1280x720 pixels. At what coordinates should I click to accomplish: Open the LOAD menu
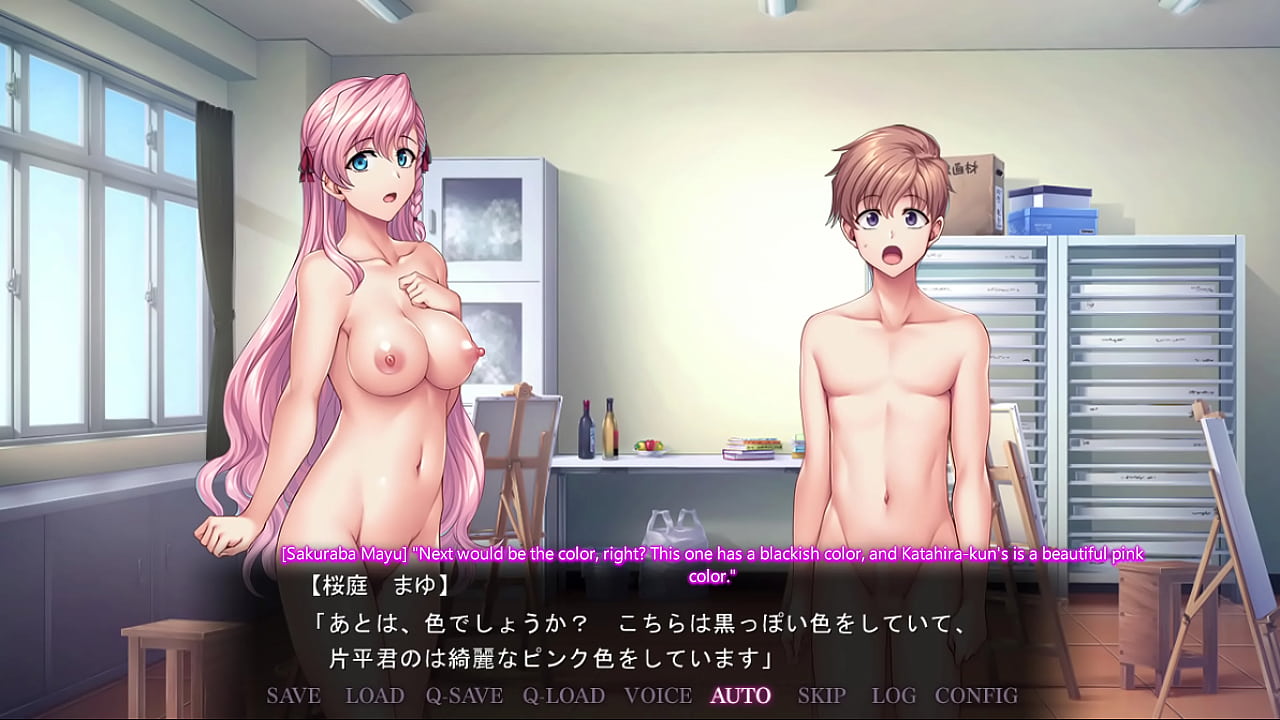(375, 695)
